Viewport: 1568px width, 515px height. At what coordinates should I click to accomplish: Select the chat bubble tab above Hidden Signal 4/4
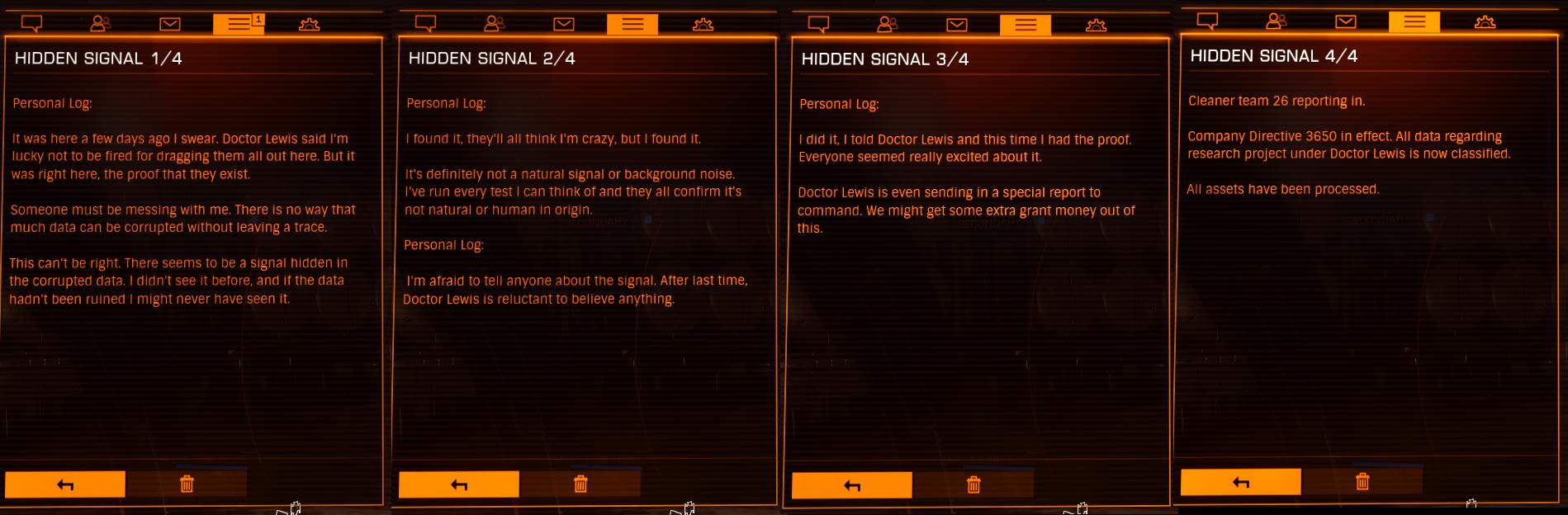1207,21
